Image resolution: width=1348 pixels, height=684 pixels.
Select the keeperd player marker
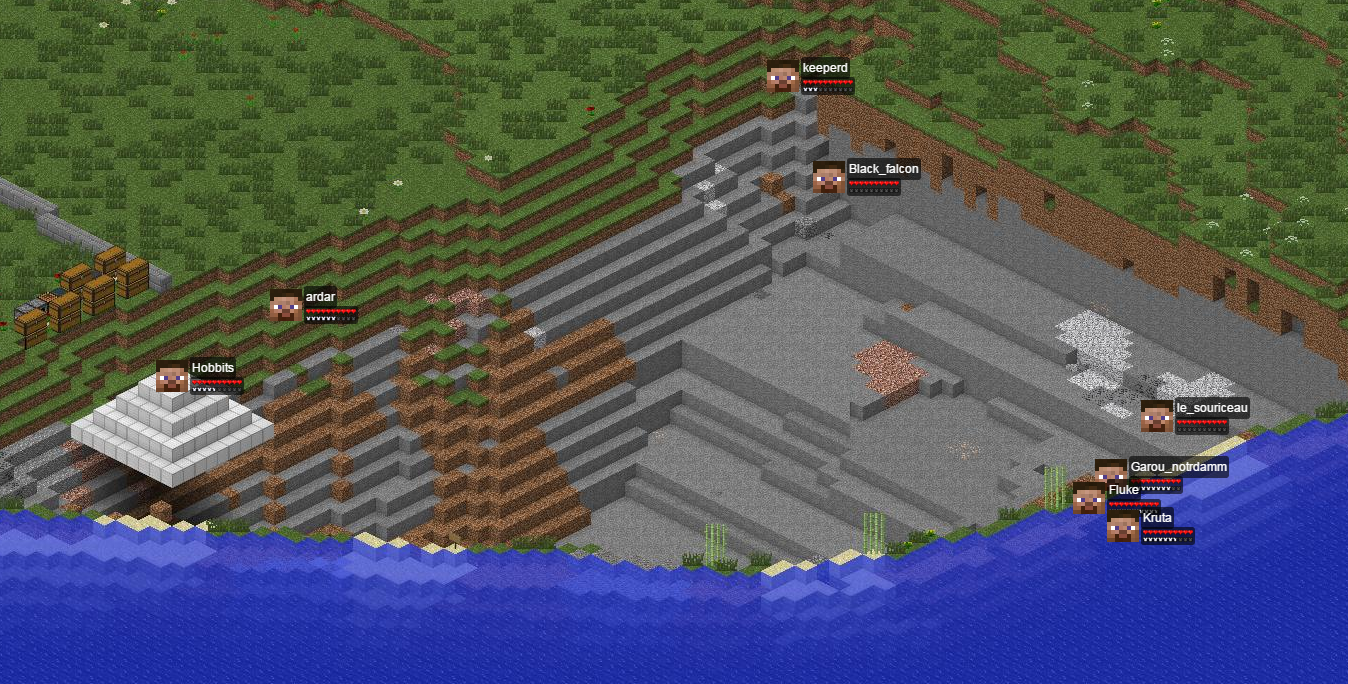[x=783, y=76]
